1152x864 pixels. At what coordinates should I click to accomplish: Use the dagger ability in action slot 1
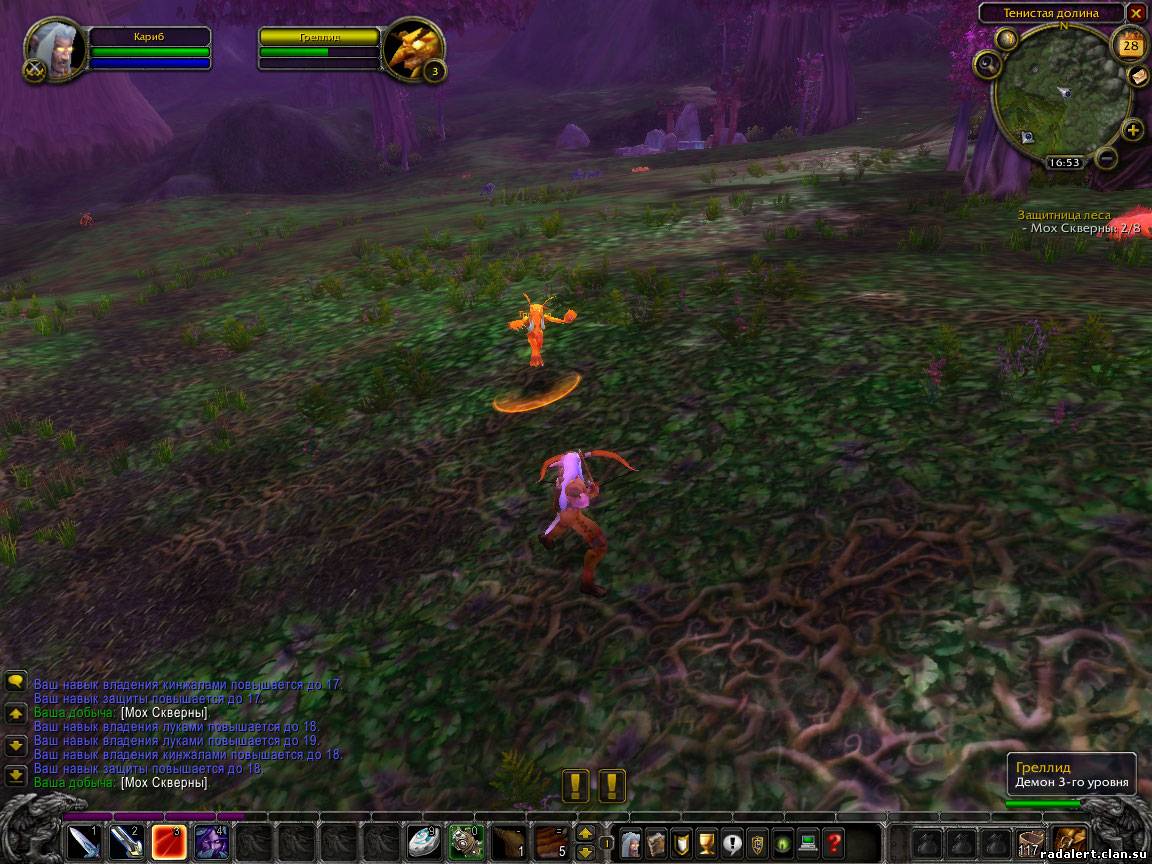[x=84, y=842]
